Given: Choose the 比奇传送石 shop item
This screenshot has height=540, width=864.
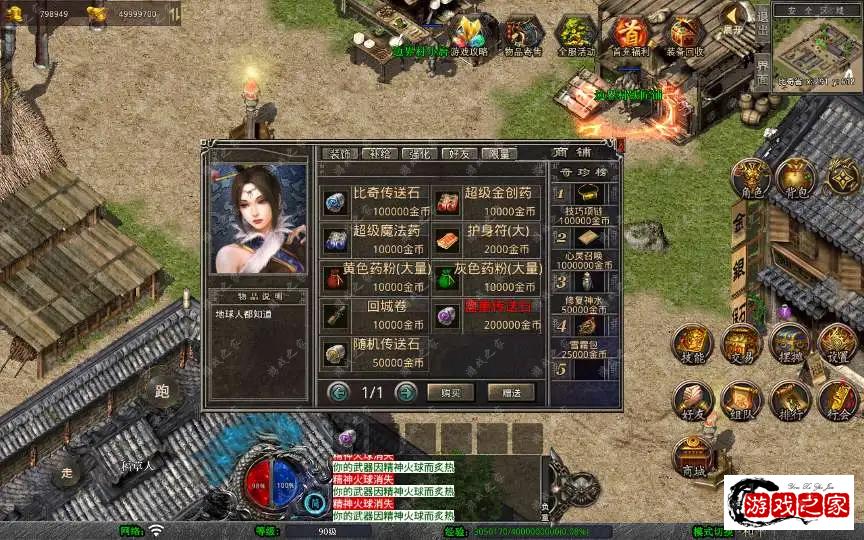Looking at the screenshot, I should 373,200.
